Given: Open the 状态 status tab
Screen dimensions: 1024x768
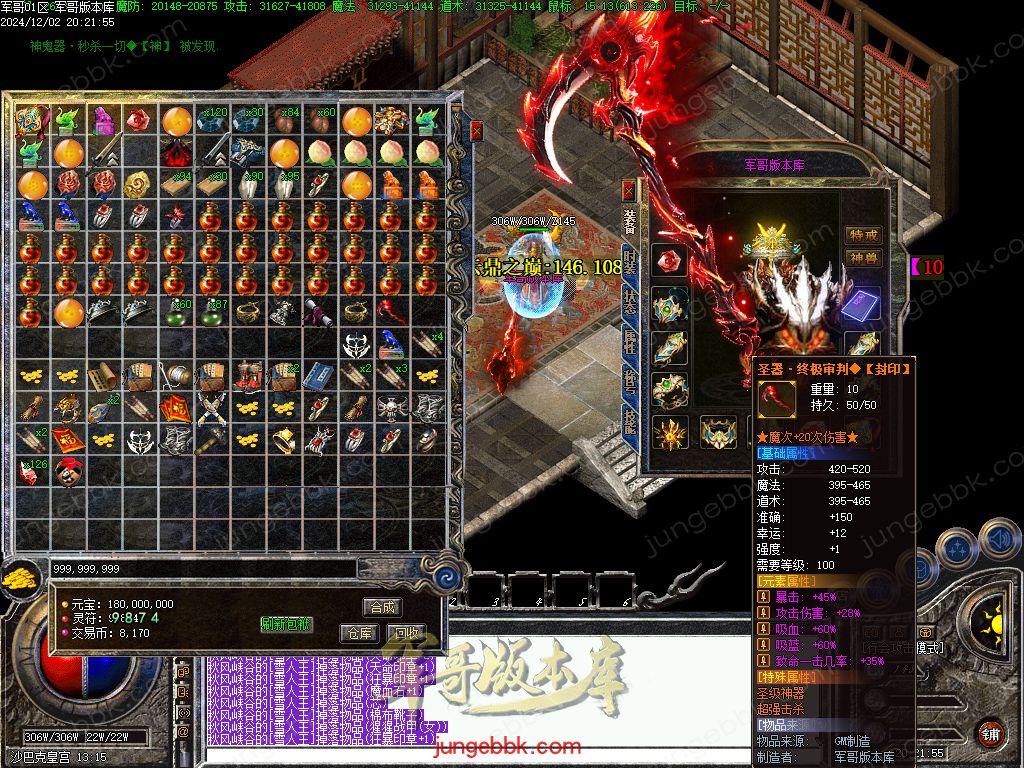Looking at the screenshot, I should pos(629,300).
